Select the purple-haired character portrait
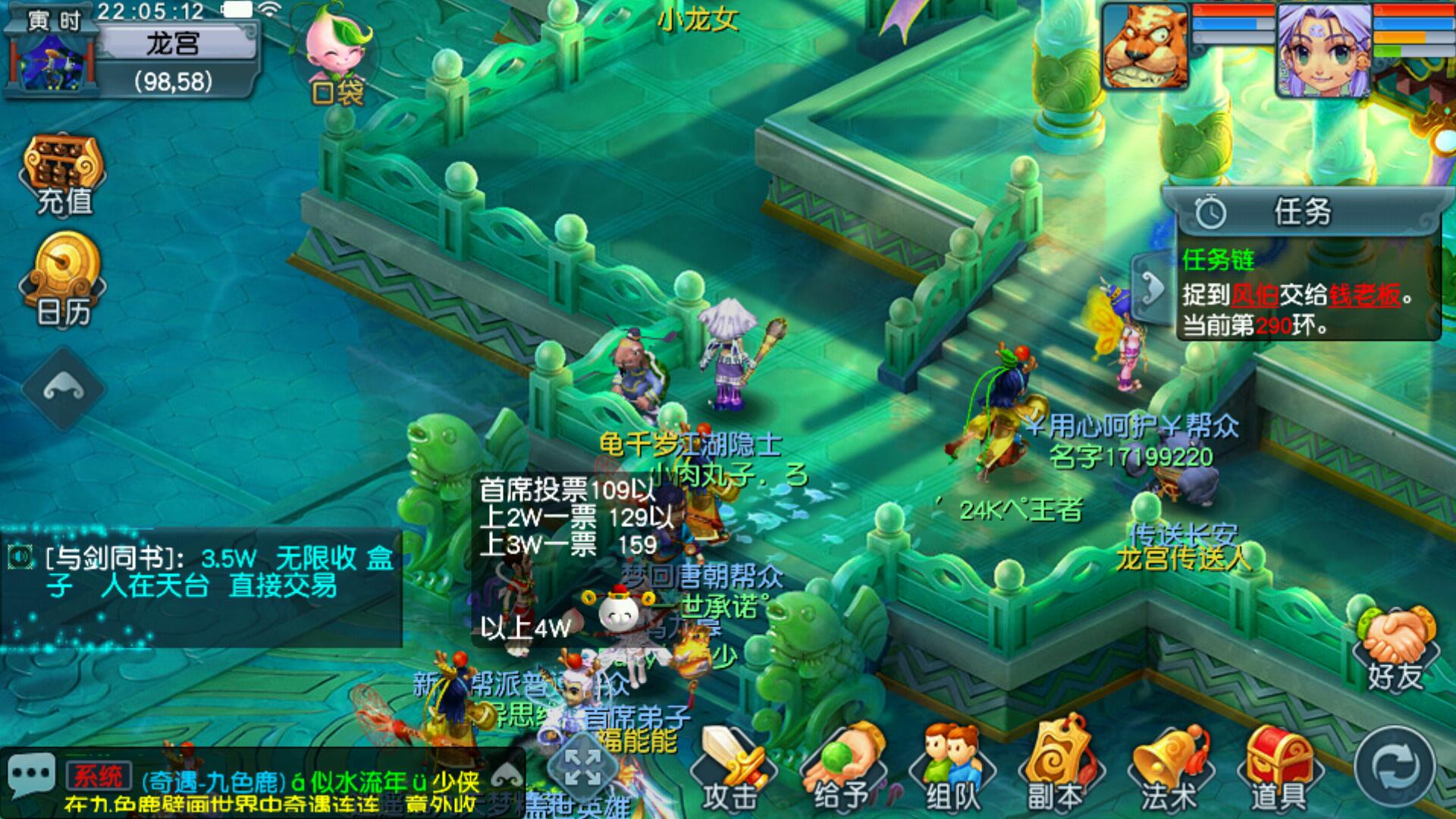 point(1323,49)
